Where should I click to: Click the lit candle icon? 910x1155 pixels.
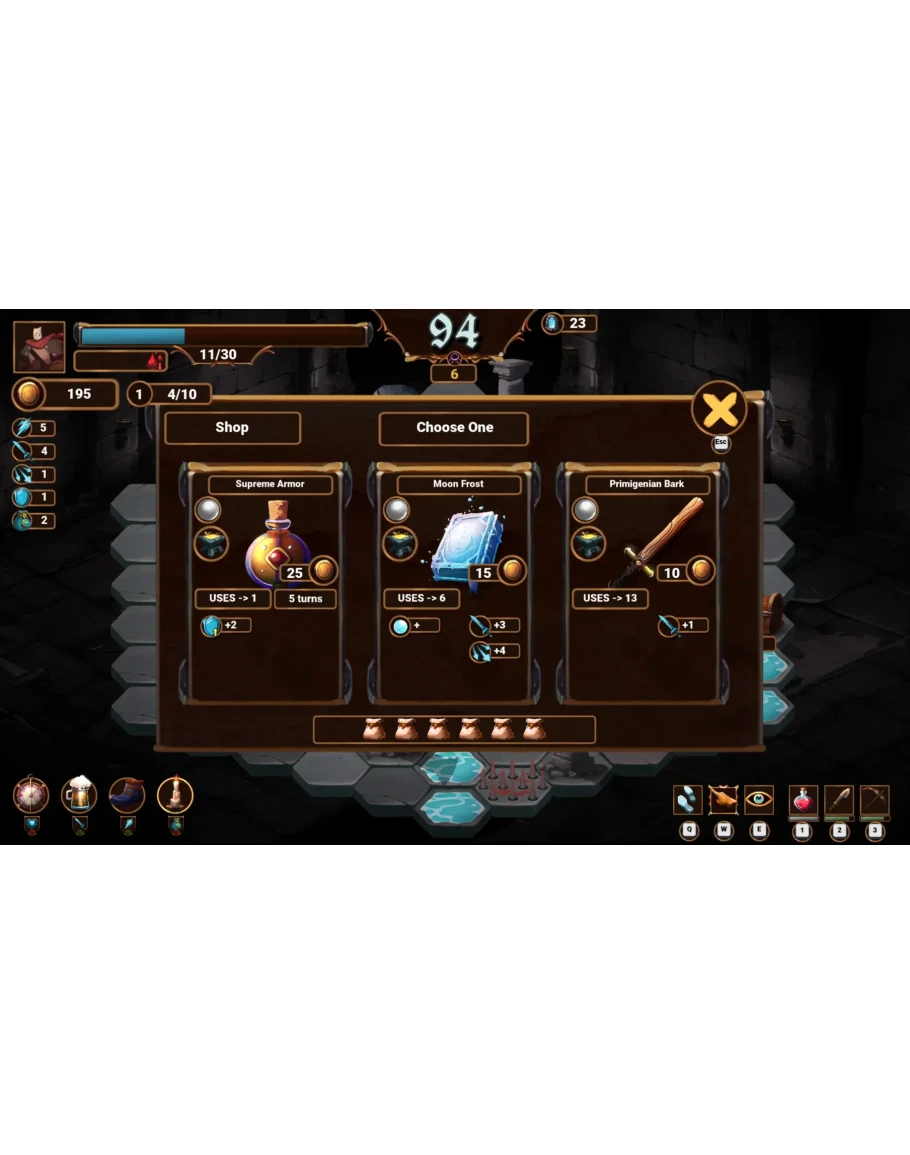coord(175,795)
